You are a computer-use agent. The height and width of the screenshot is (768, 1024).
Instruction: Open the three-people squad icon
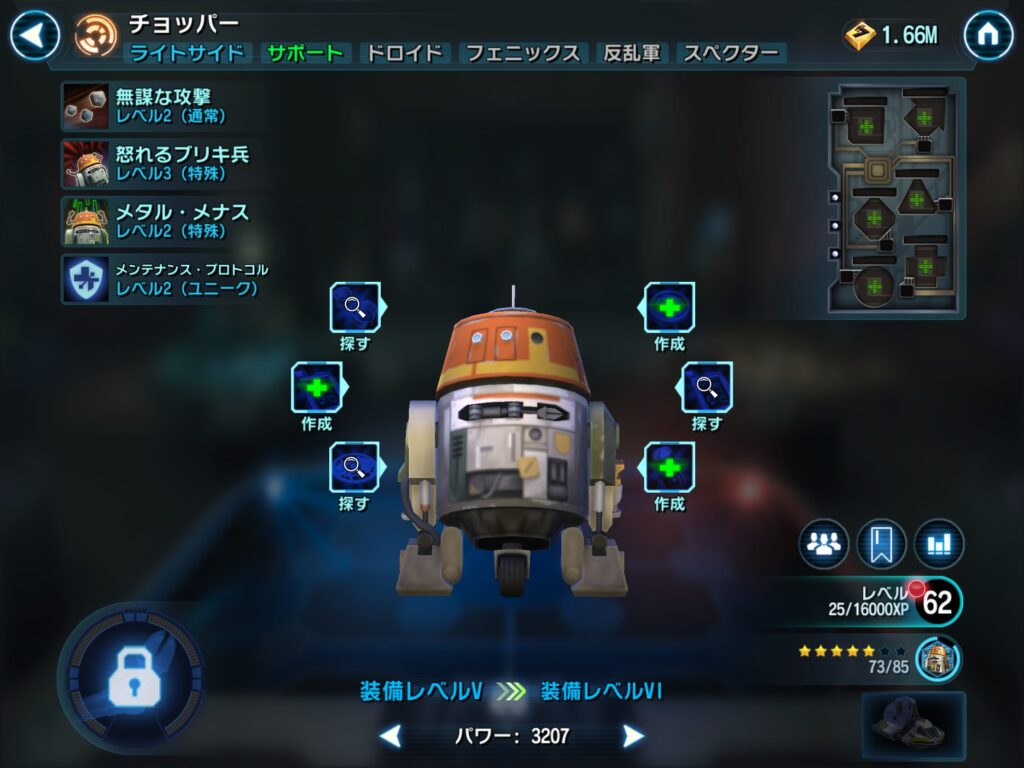[x=823, y=544]
